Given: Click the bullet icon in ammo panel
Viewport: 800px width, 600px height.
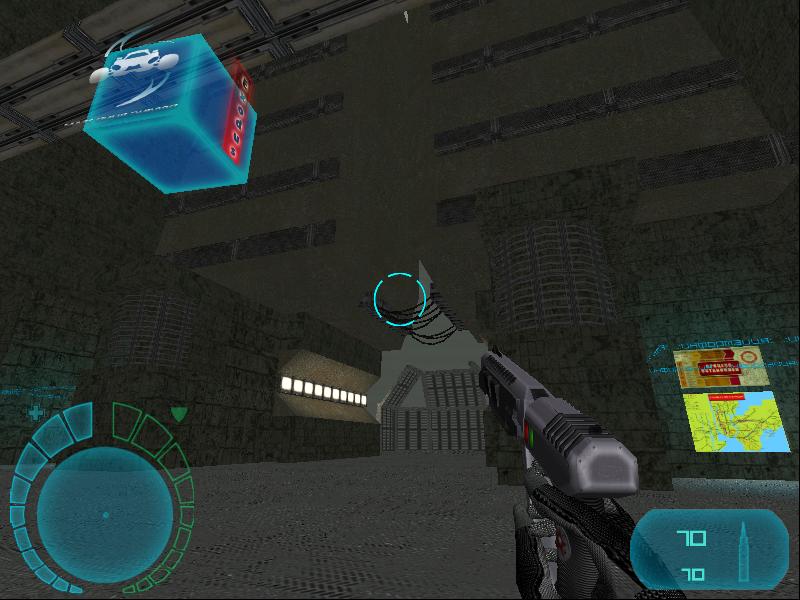Looking at the screenshot, I should [x=744, y=550].
